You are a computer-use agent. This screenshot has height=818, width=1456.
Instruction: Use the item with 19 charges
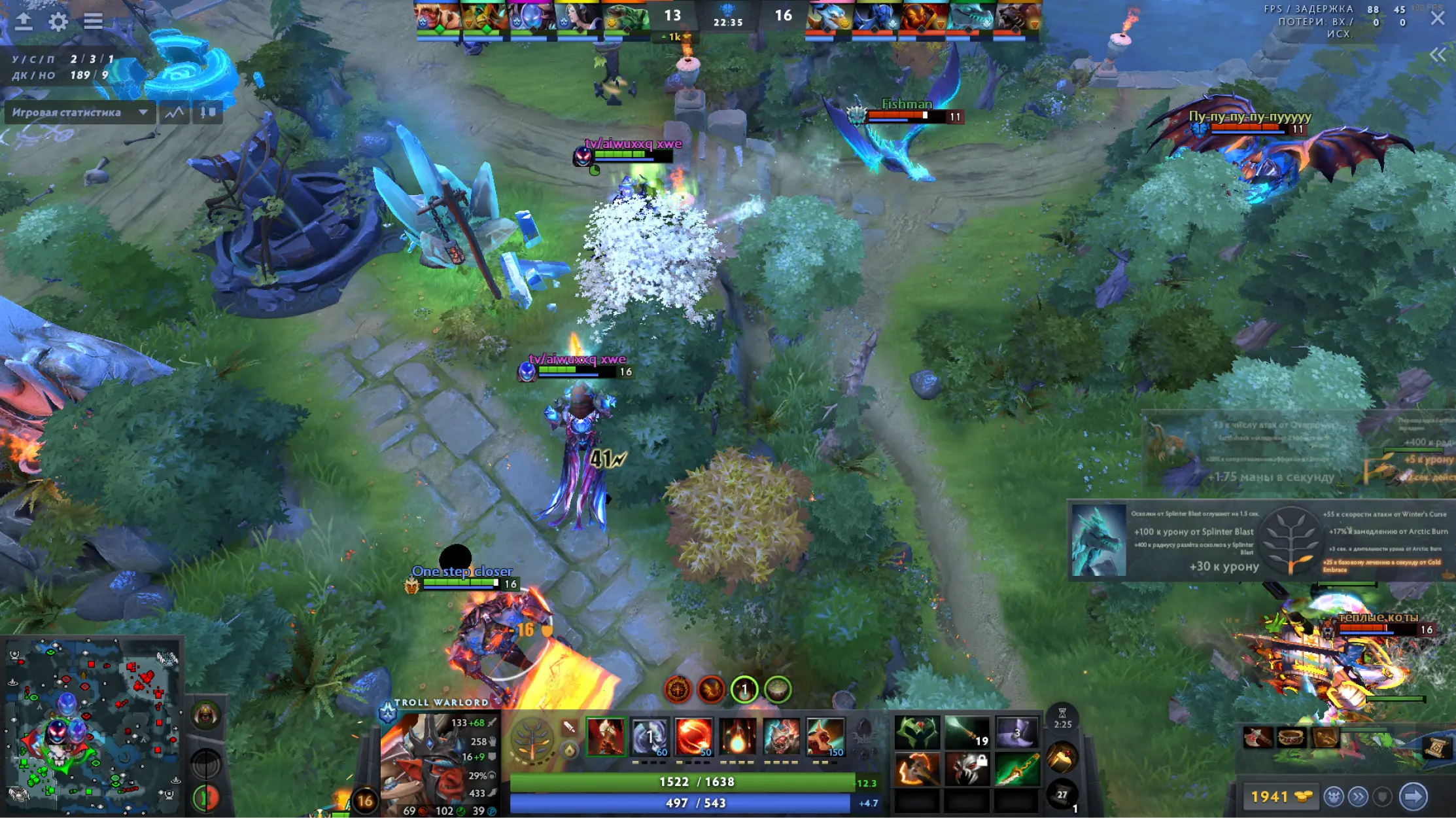(x=967, y=732)
